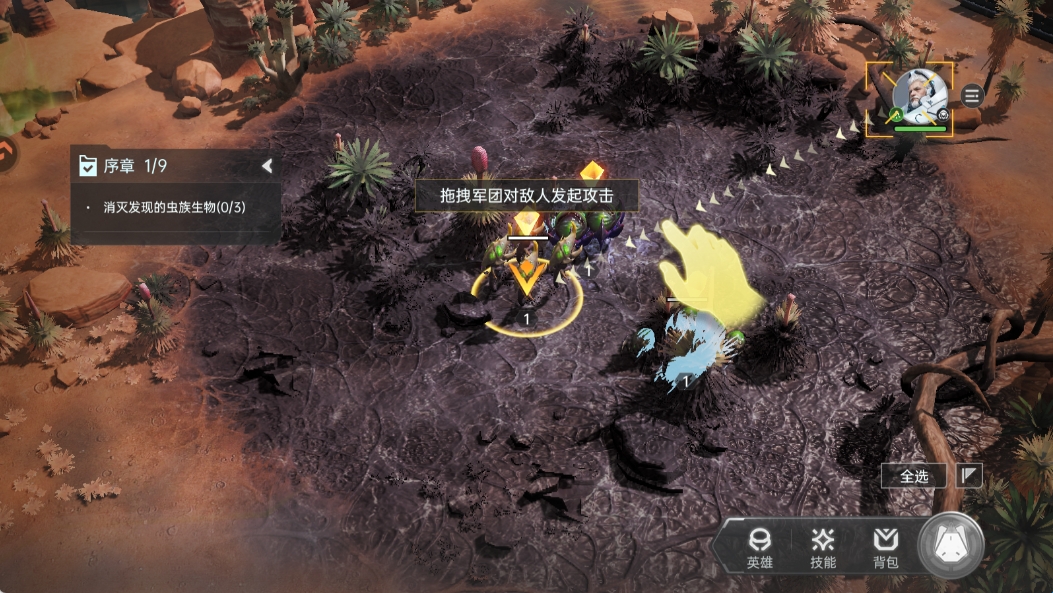Screen dimensions: 1053x593
Task: Open the 背包 (Backpack) inventory
Action: [885, 548]
